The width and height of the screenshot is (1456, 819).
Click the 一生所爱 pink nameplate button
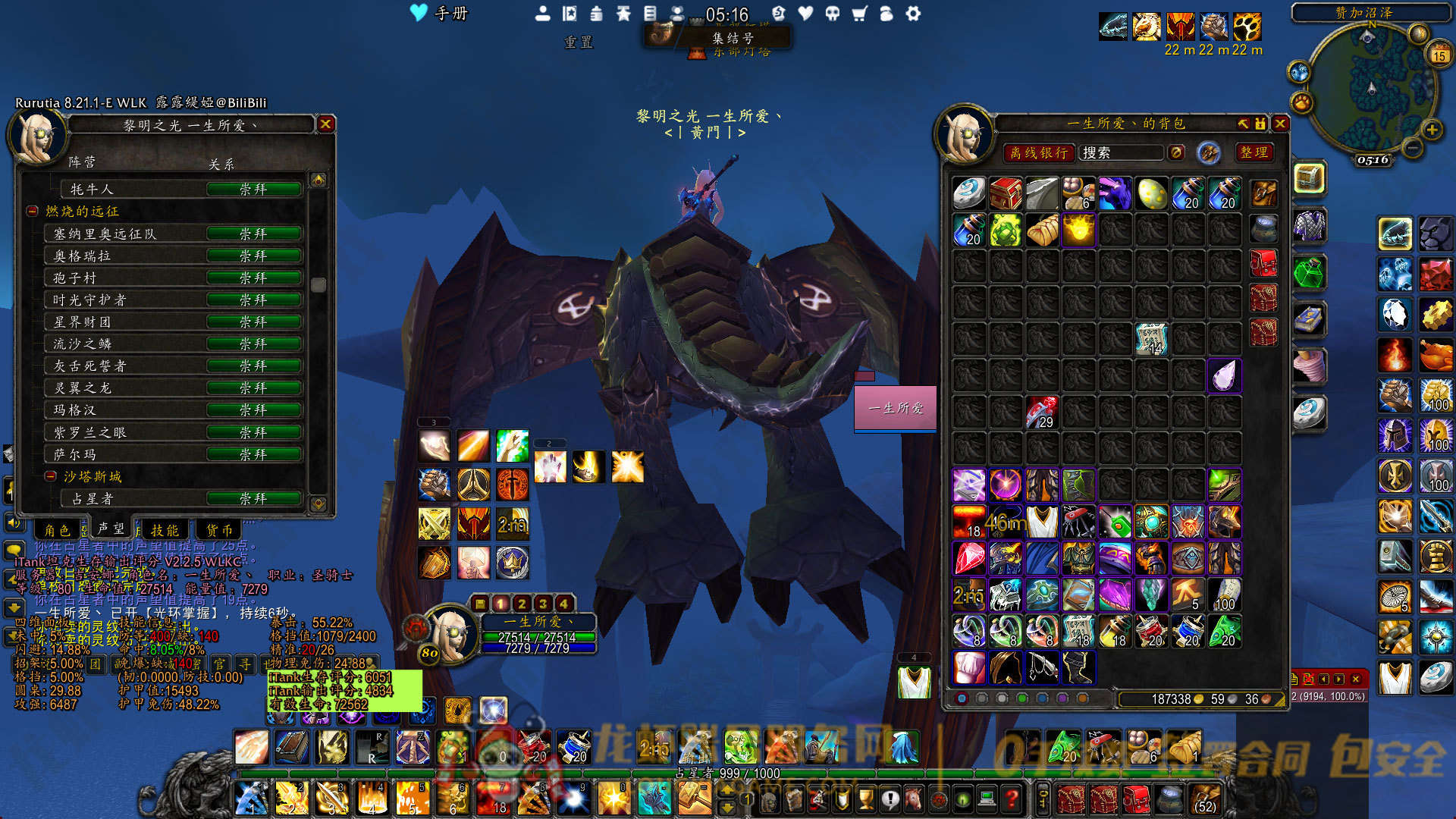click(x=896, y=408)
